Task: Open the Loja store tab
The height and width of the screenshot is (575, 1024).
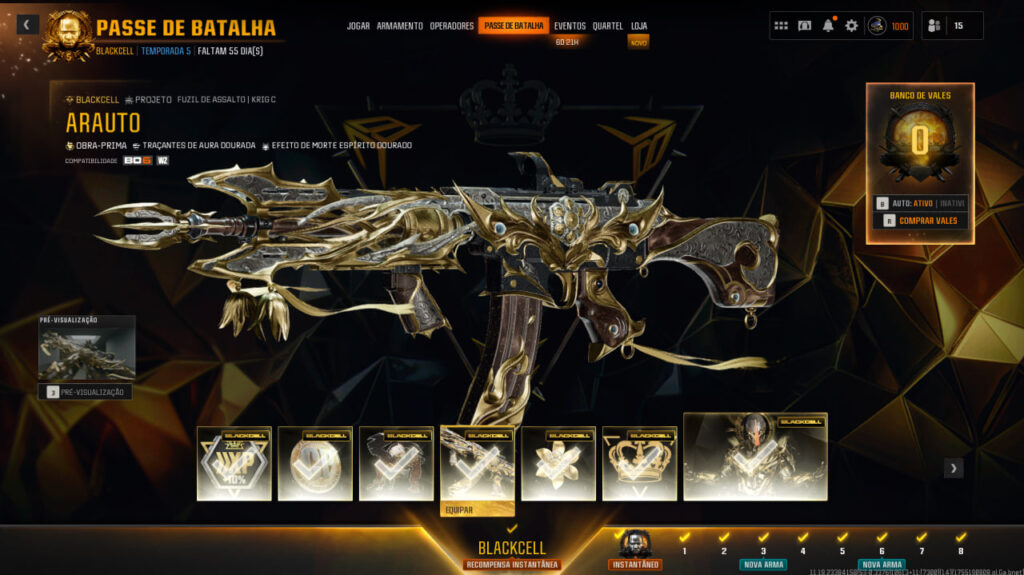Action: pyautogui.click(x=639, y=26)
